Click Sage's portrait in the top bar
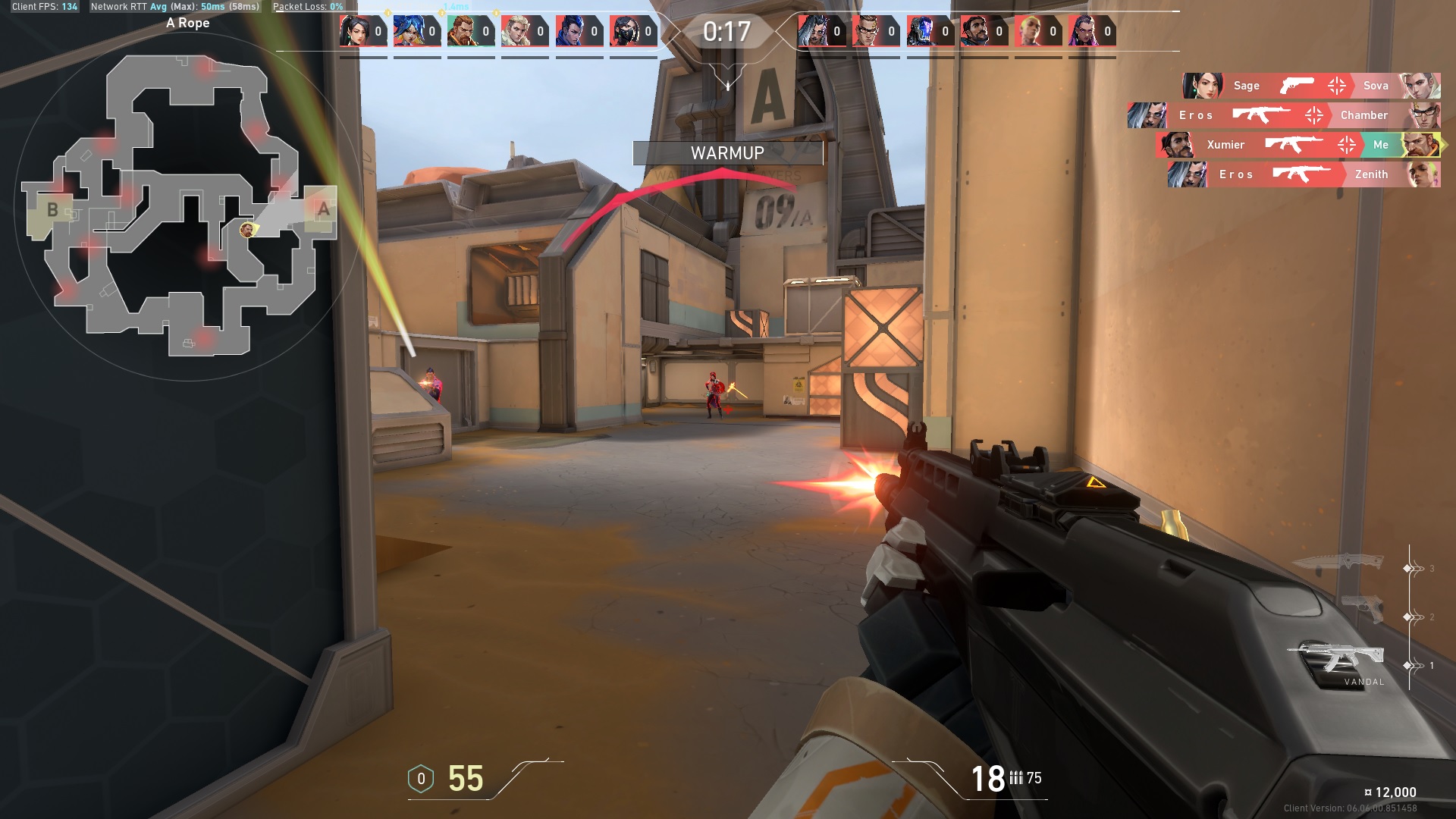Image resolution: width=1456 pixels, height=819 pixels. pos(355,31)
